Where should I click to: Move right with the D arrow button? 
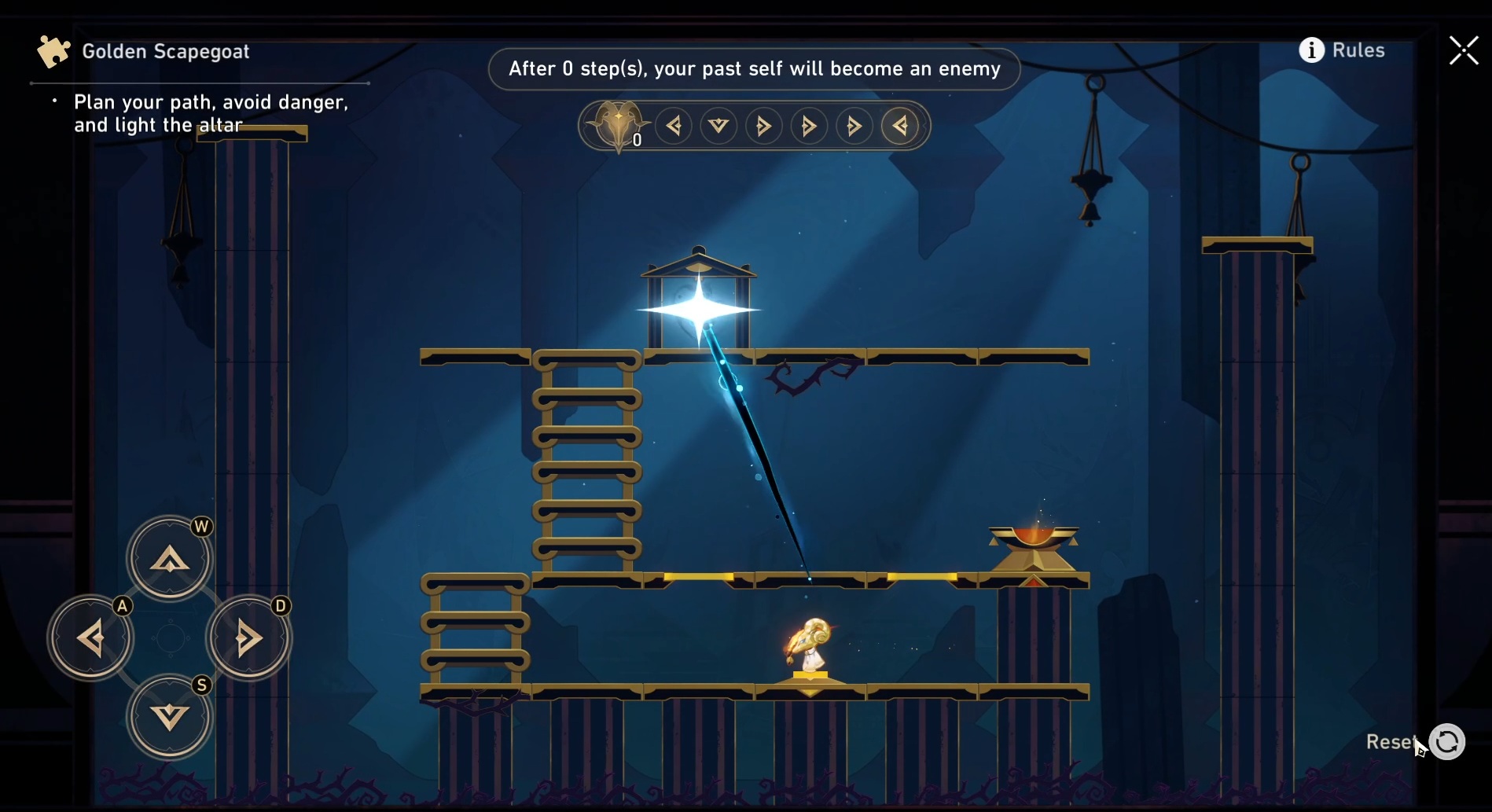[x=248, y=637]
